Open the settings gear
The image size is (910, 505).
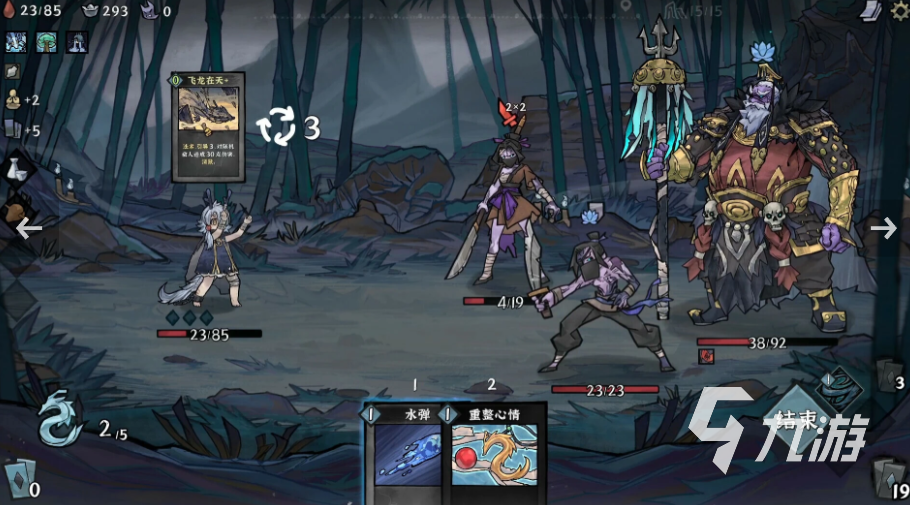(898, 11)
